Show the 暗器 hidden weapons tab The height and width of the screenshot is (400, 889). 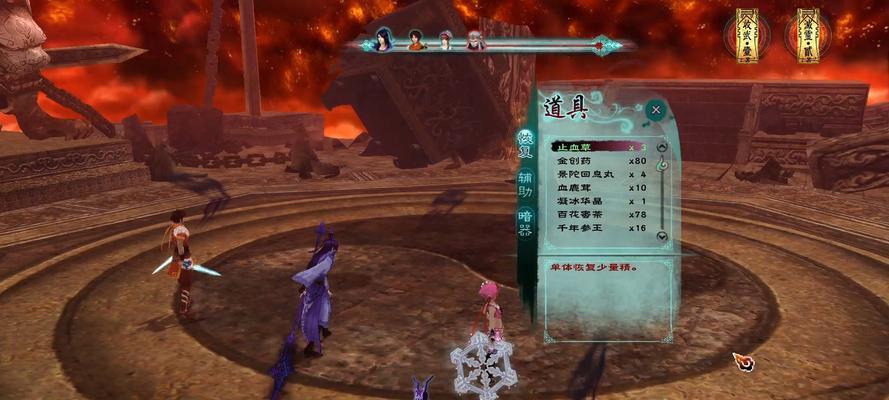(x=524, y=222)
